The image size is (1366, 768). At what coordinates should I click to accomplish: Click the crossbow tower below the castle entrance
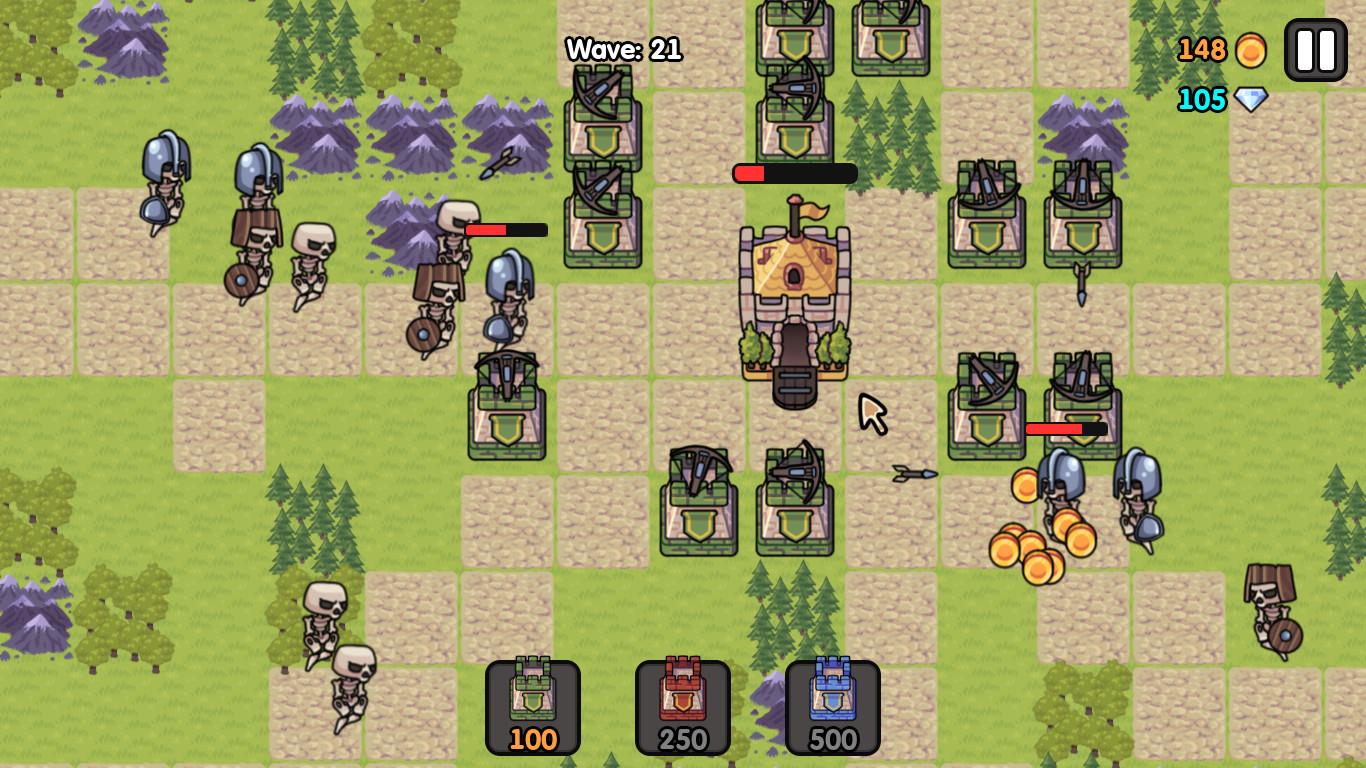795,500
